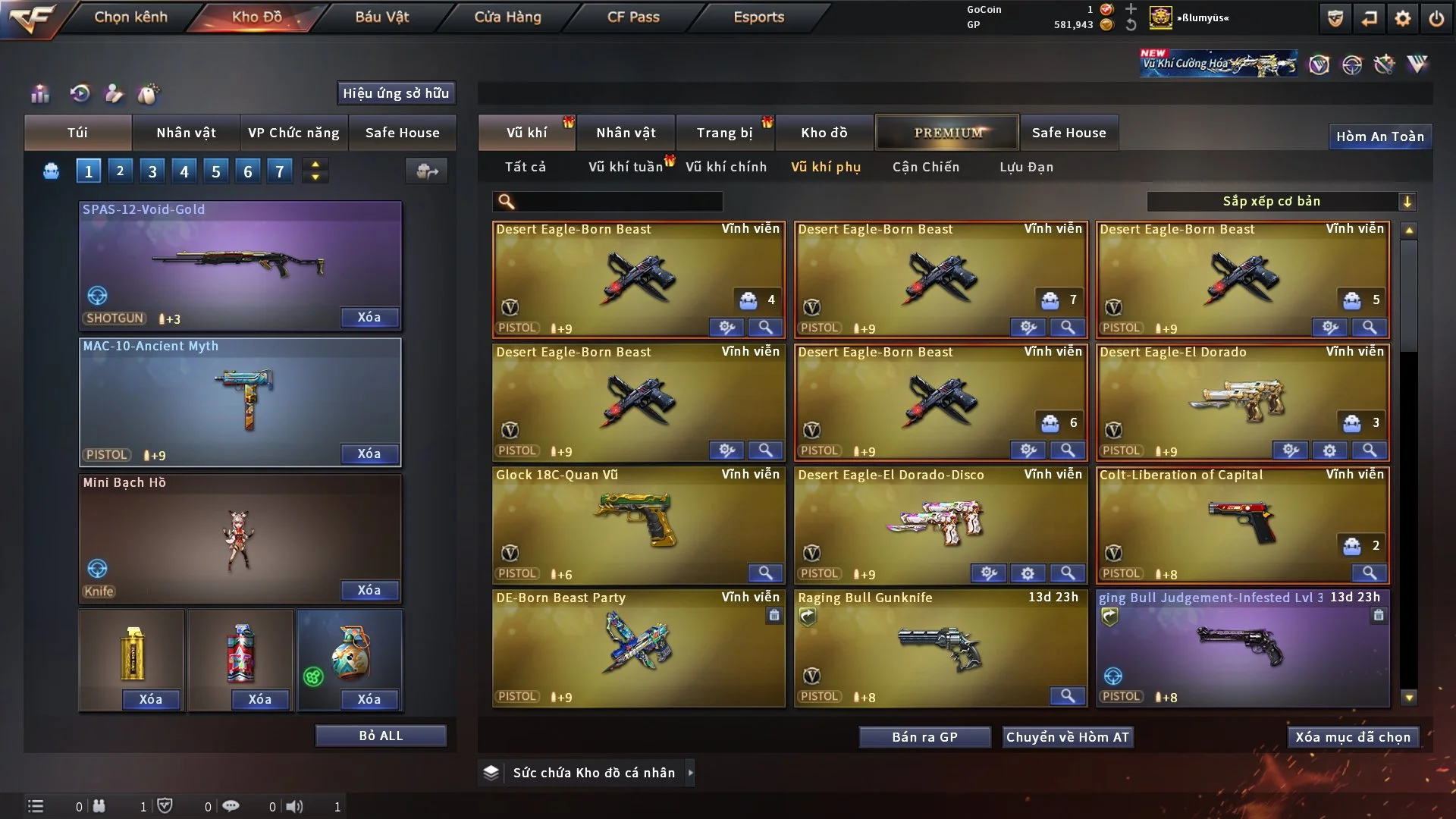
Task: Choose the Desert Eagle-El Dorado-Disco item
Action: (940, 523)
